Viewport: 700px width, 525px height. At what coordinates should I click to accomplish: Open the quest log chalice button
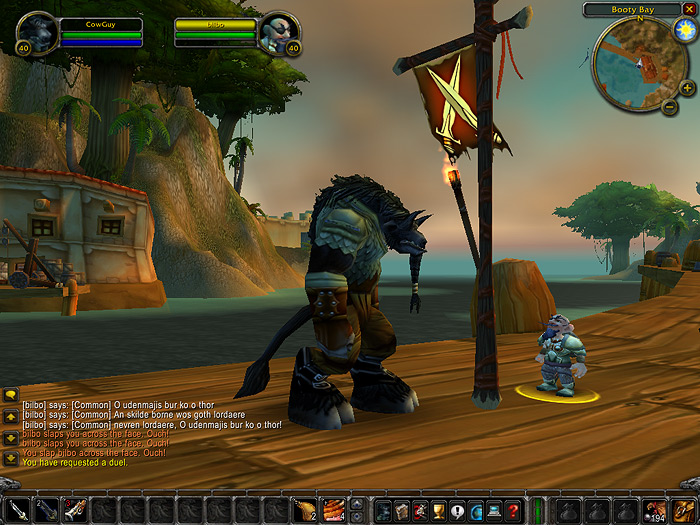pos(439,510)
